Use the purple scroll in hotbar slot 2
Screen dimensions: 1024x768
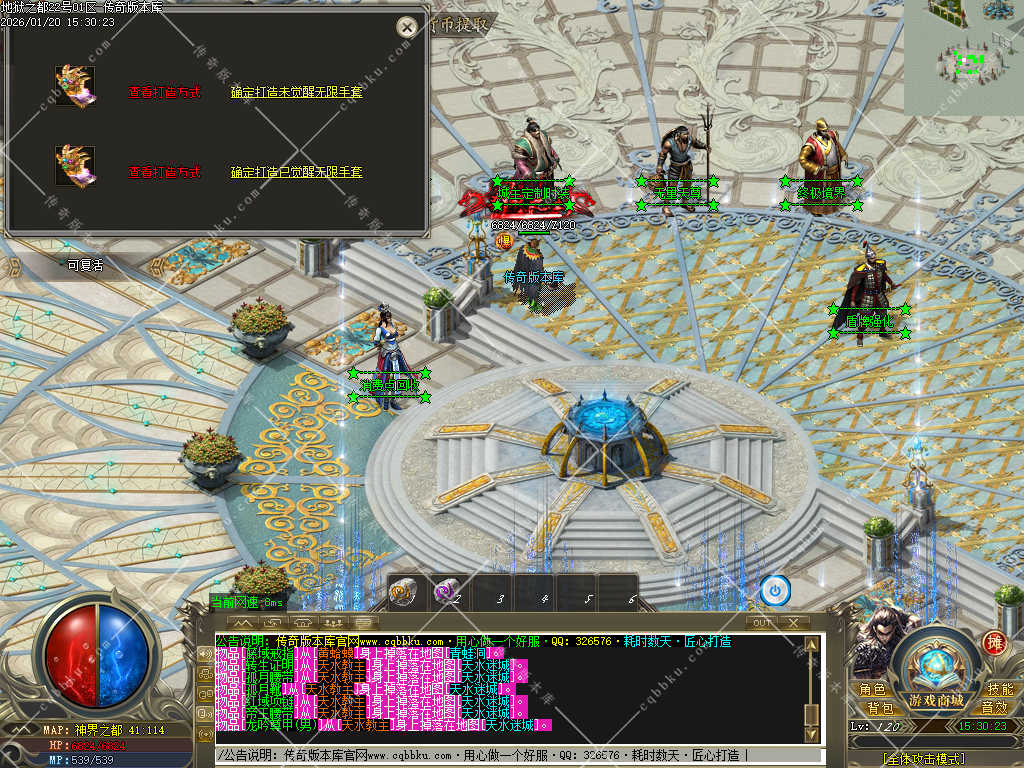(x=447, y=592)
